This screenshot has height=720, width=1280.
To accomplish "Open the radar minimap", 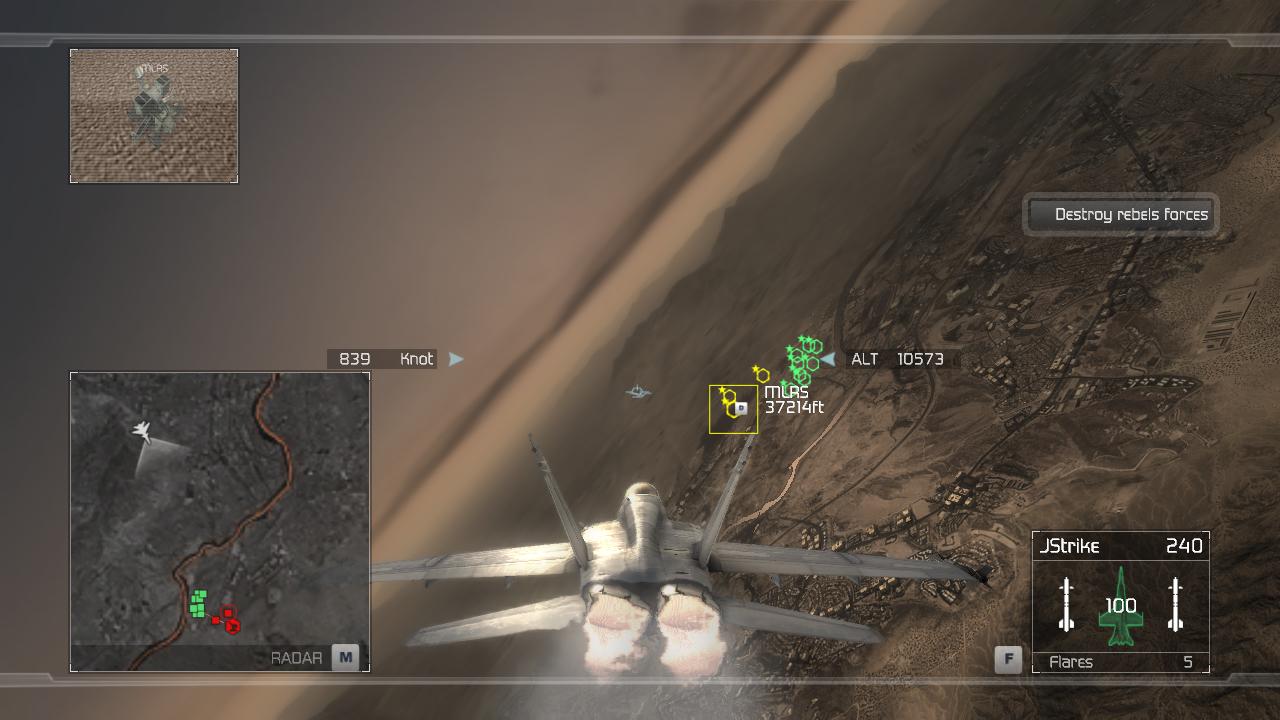I will (220, 520).
